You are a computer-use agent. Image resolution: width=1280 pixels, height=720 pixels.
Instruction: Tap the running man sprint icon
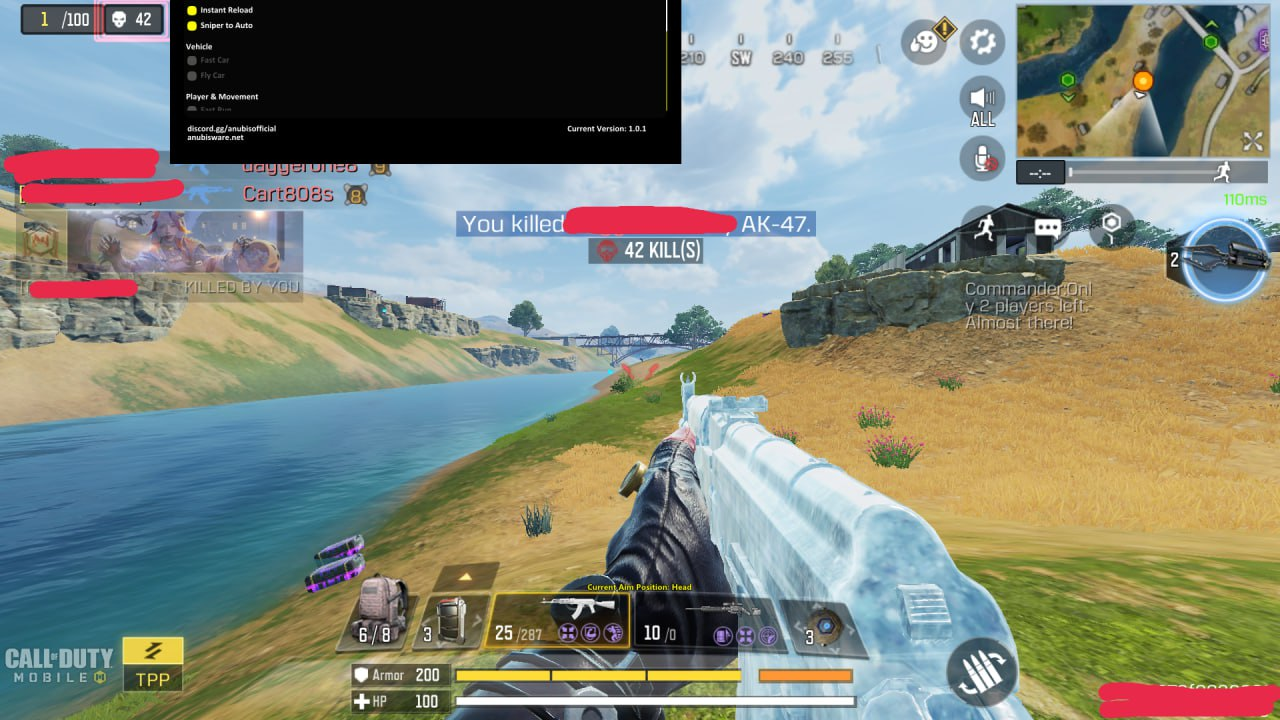[x=984, y=227]
